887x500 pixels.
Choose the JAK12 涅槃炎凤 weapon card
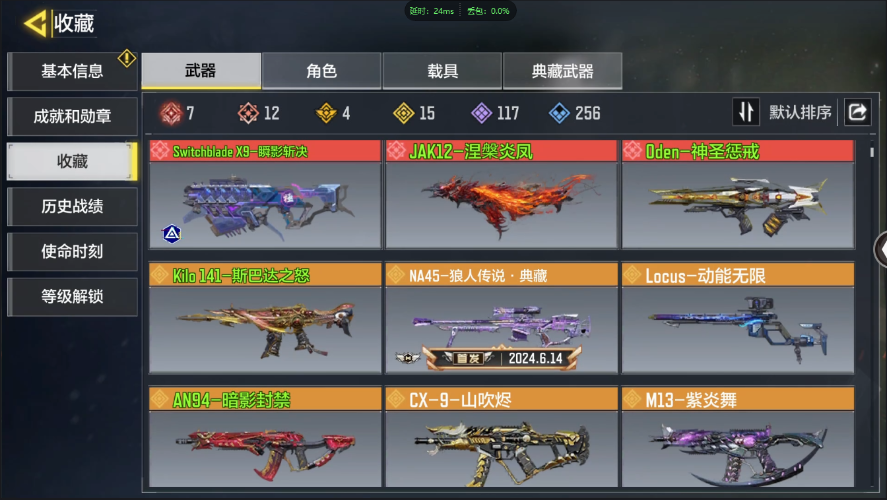[x=501, y=195]
